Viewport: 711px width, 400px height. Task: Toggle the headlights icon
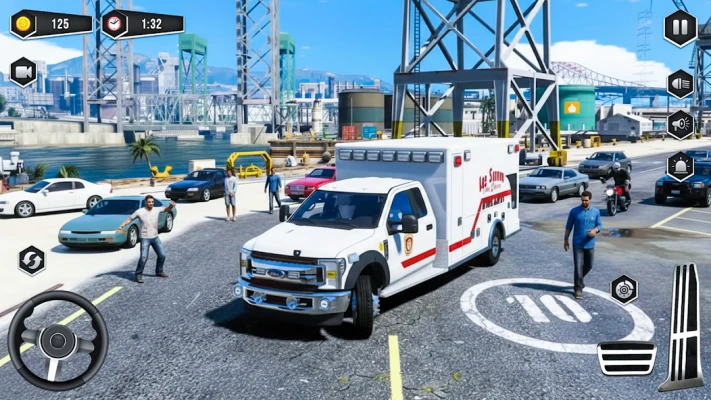[x=681, y=83]
